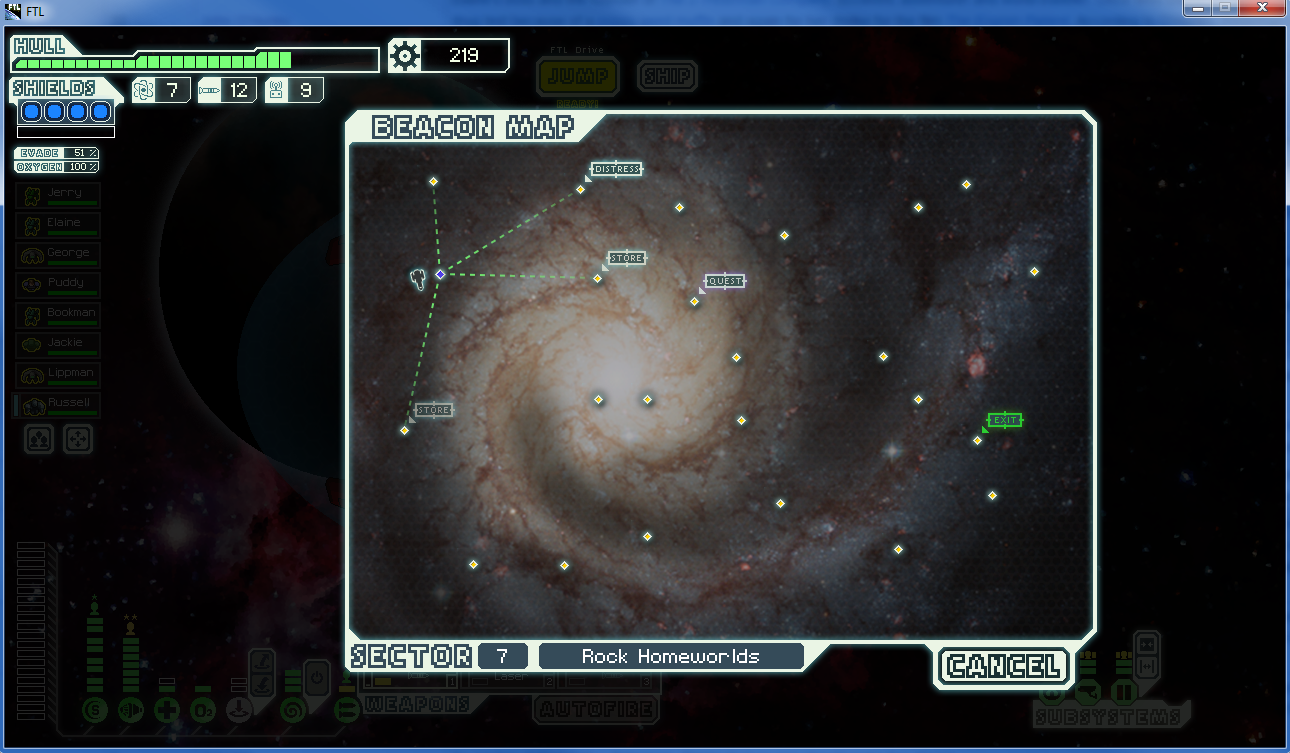Select crew member Jackie
The image size is (1290, 753).
59,345
